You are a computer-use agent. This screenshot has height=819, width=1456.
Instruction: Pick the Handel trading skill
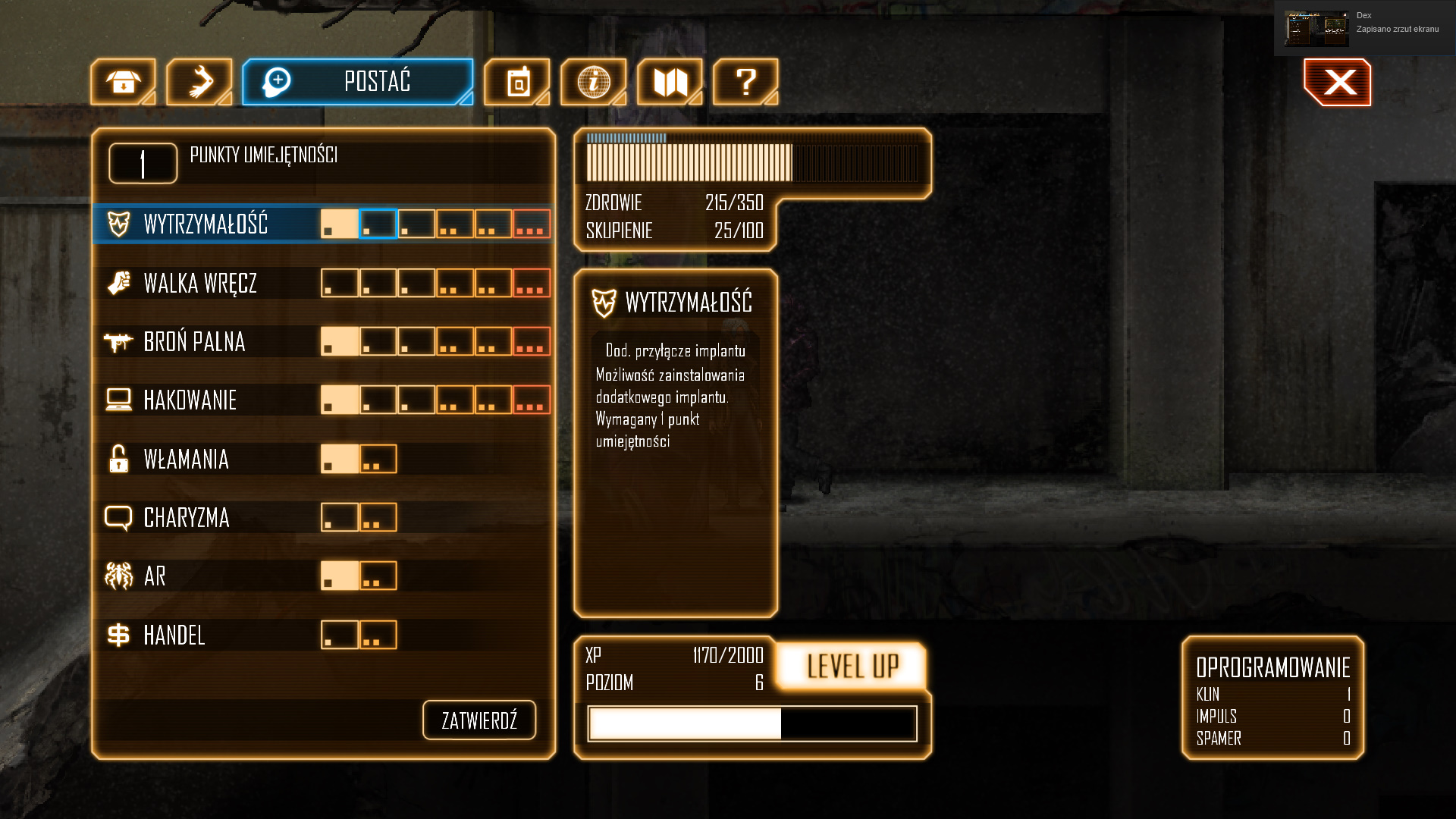(174, 635)
